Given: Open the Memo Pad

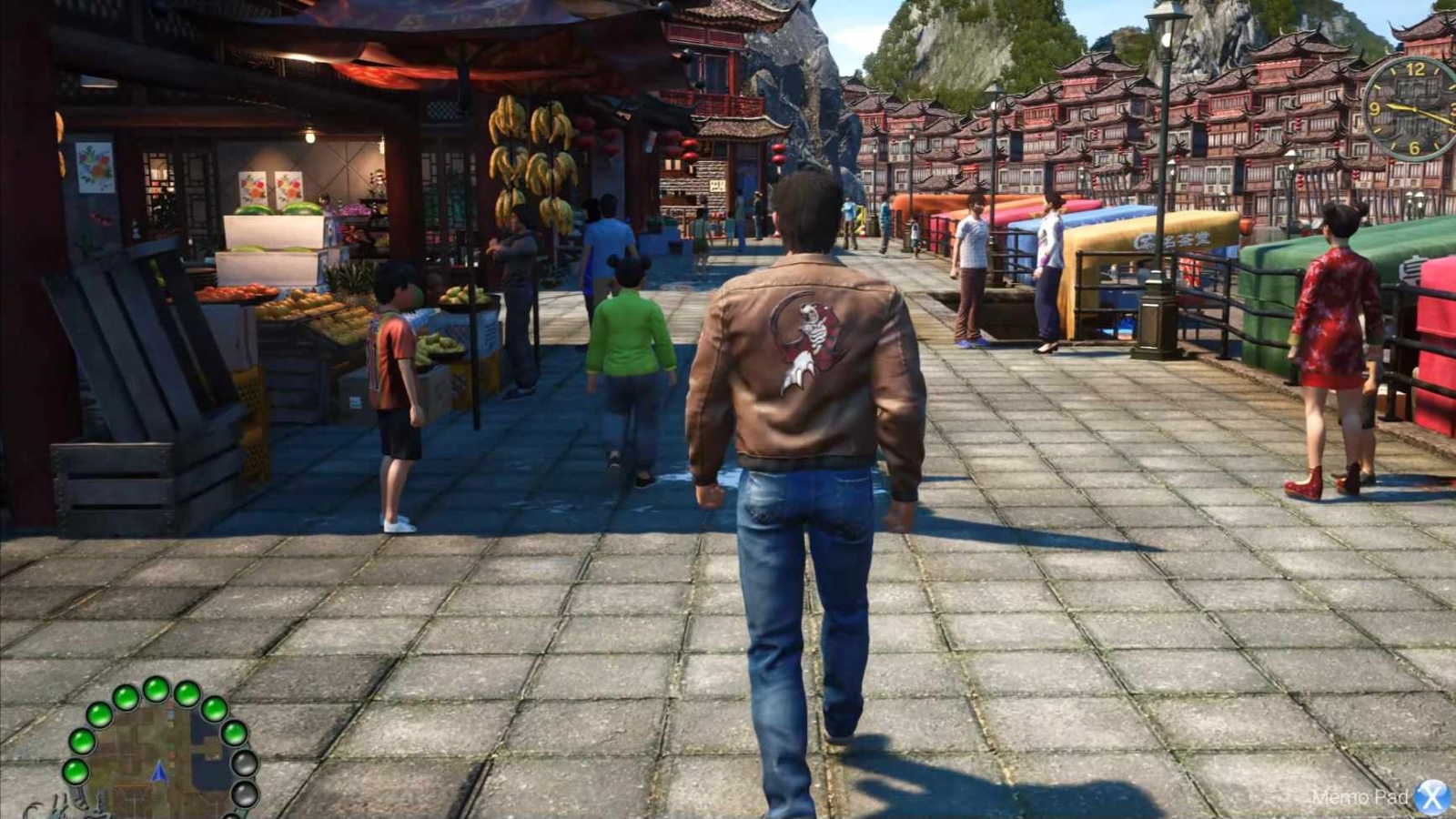Looking at the screenshot, I should tap(1431, 797).
